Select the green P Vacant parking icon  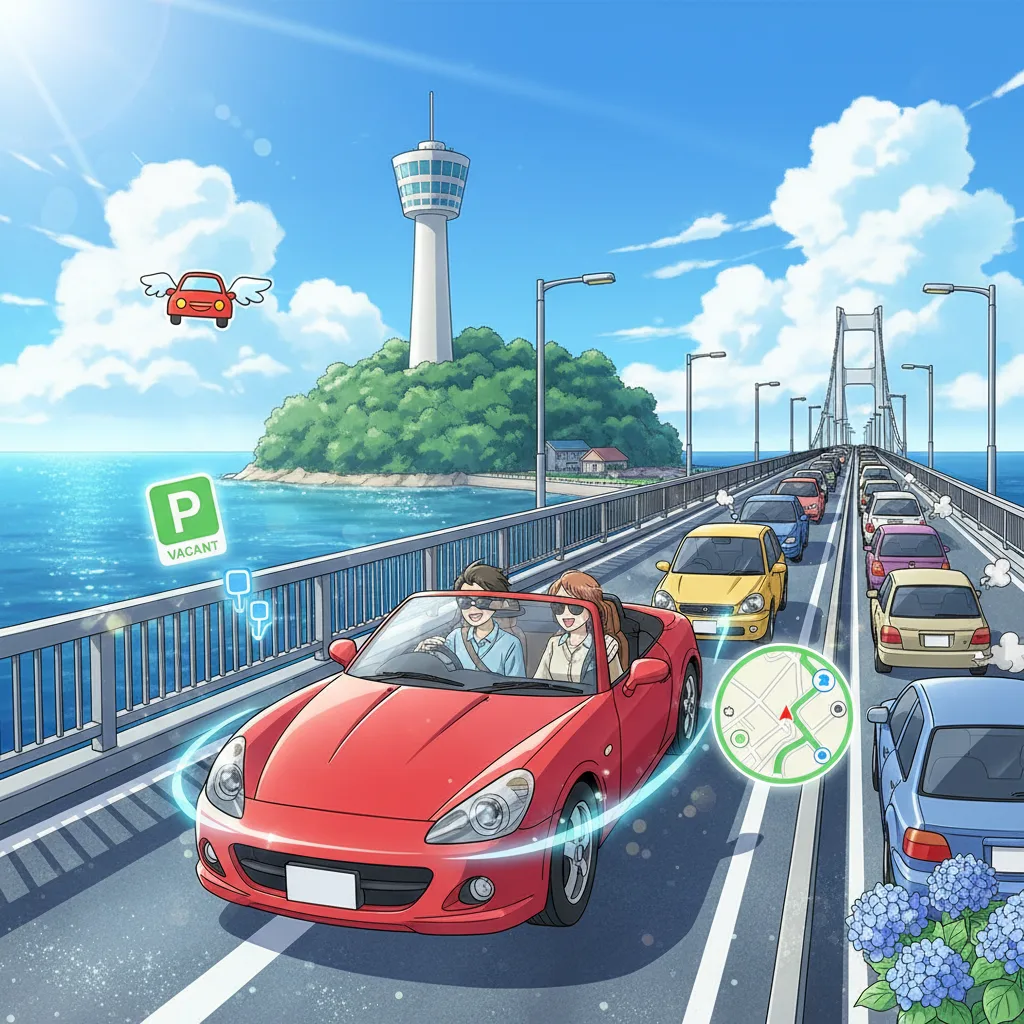[x=186, y=519]
